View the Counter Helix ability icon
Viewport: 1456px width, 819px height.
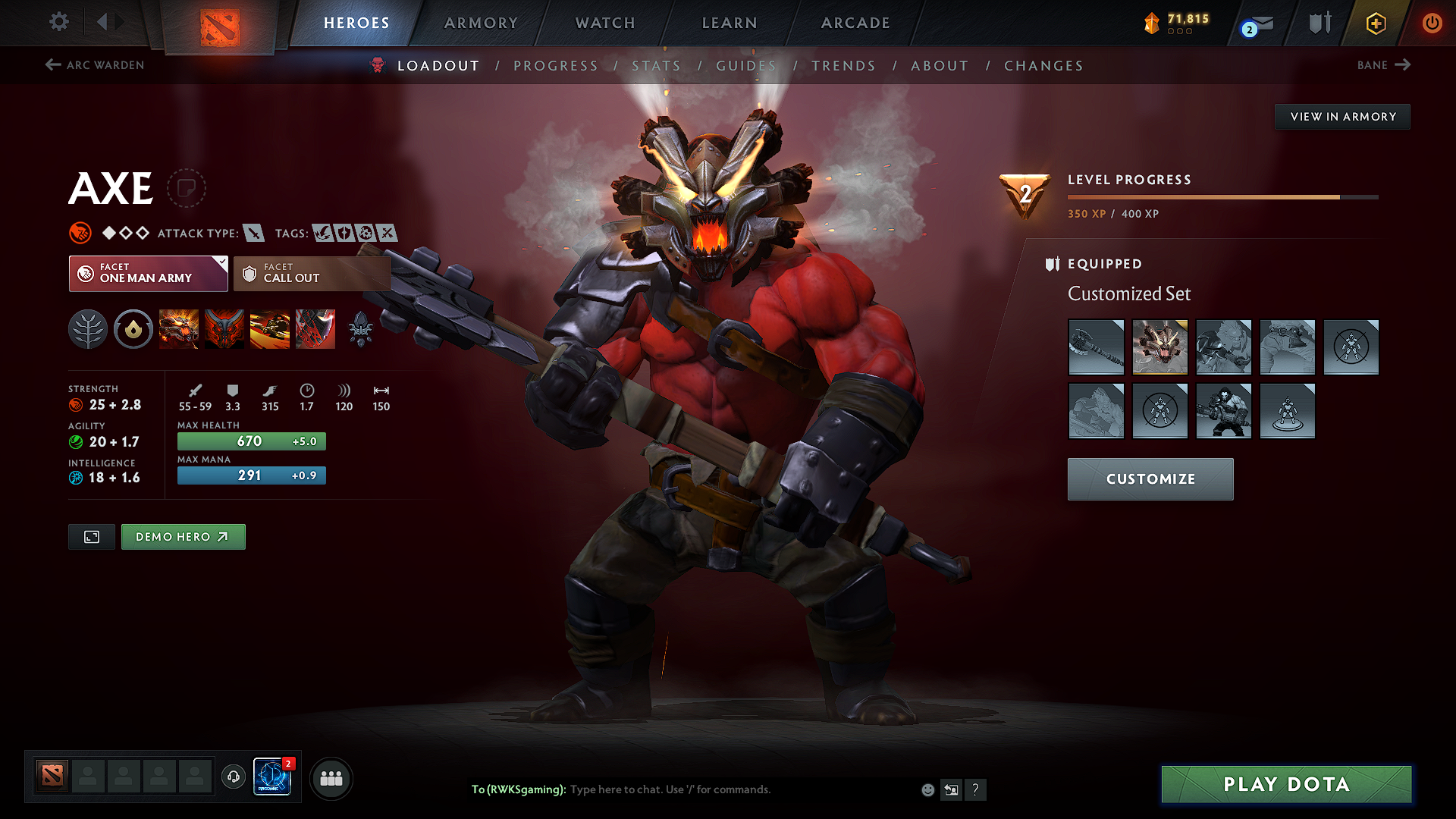click(270, 329)
